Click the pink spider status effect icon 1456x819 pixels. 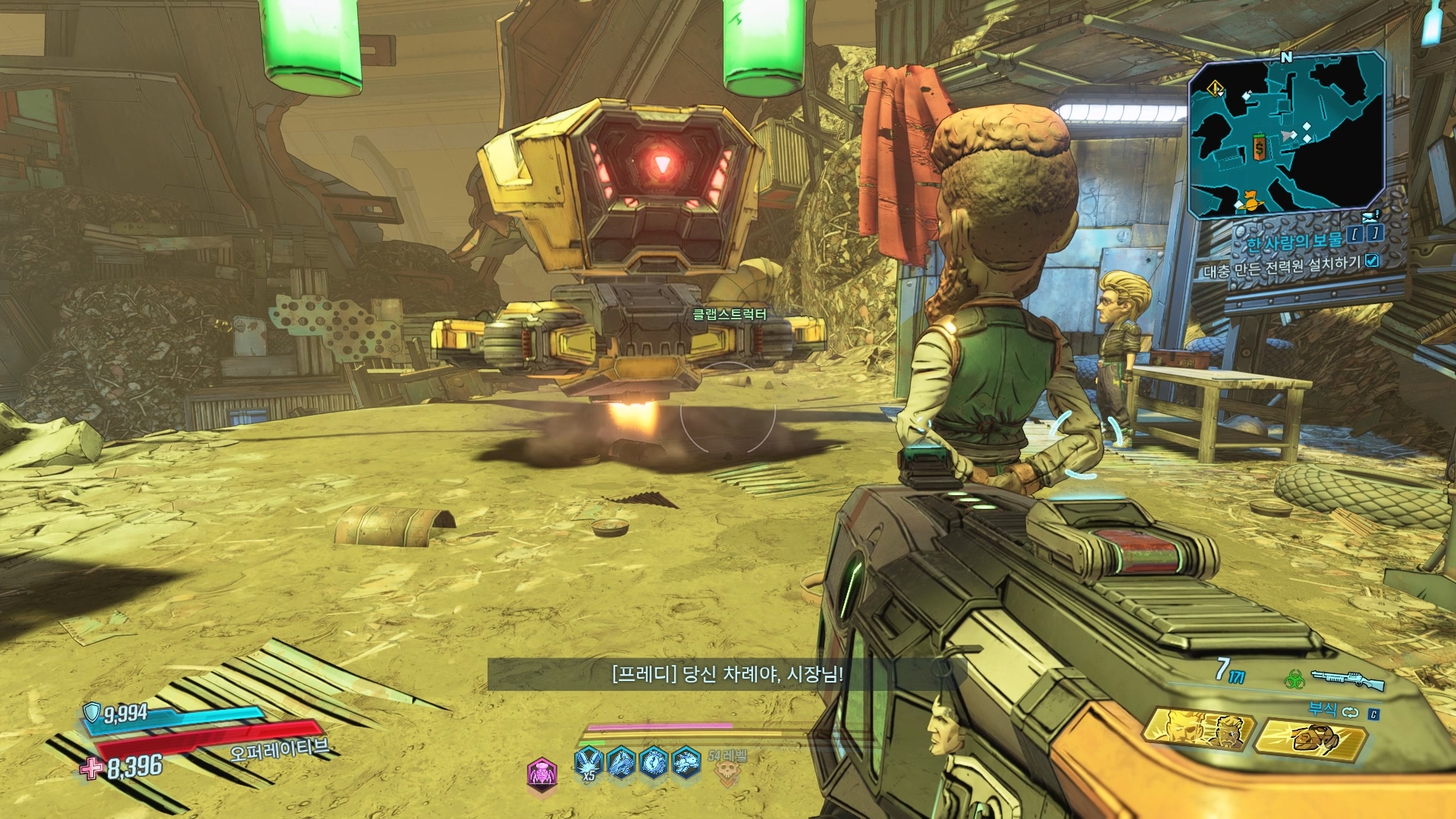pos(541,774)
